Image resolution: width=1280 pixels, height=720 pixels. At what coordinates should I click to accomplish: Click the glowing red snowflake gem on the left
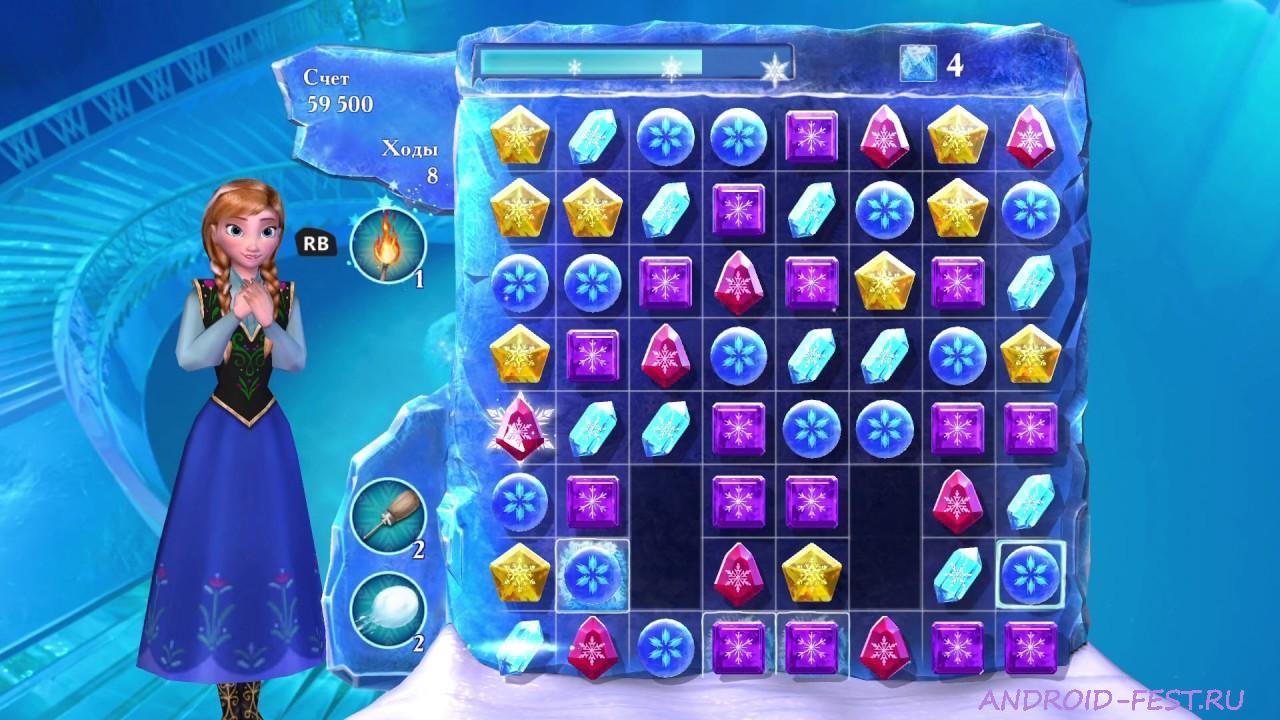[x=521, y=430]
